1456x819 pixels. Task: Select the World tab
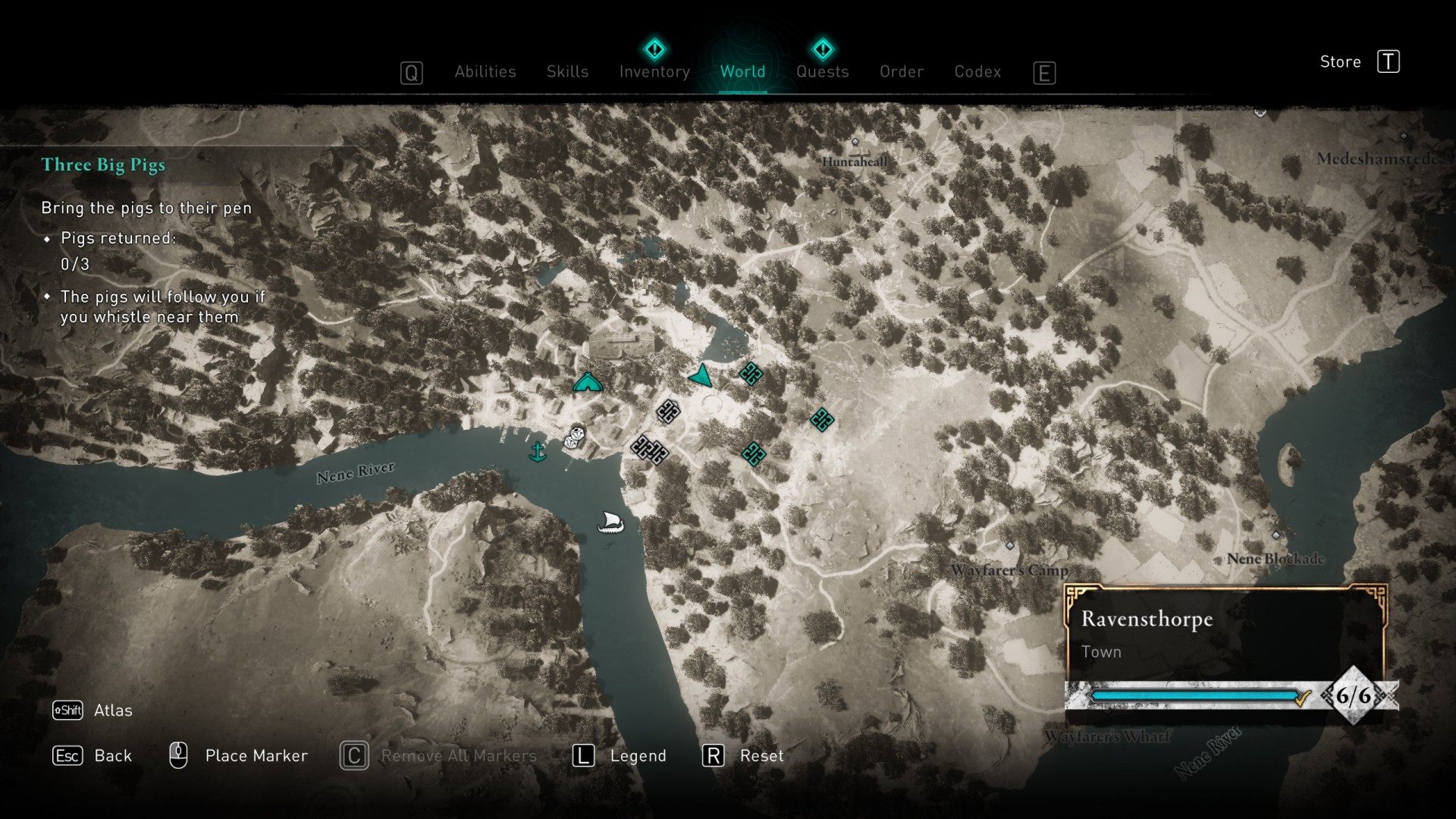coord(742,72)
